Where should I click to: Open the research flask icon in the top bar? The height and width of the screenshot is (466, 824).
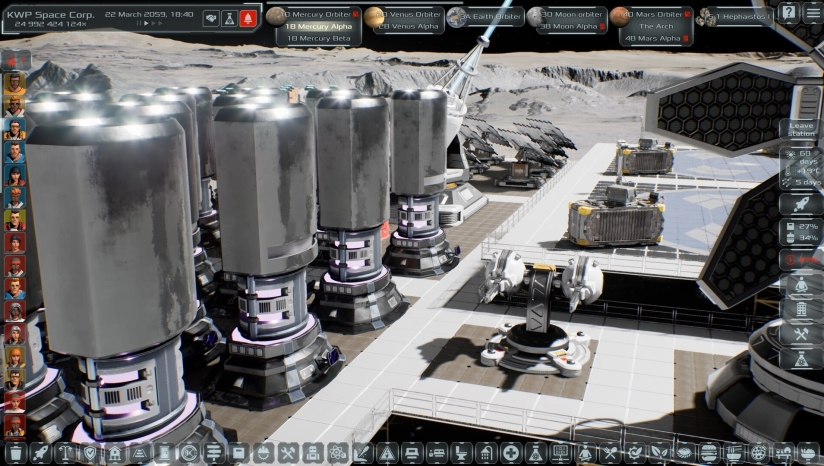tap(229, 18)
